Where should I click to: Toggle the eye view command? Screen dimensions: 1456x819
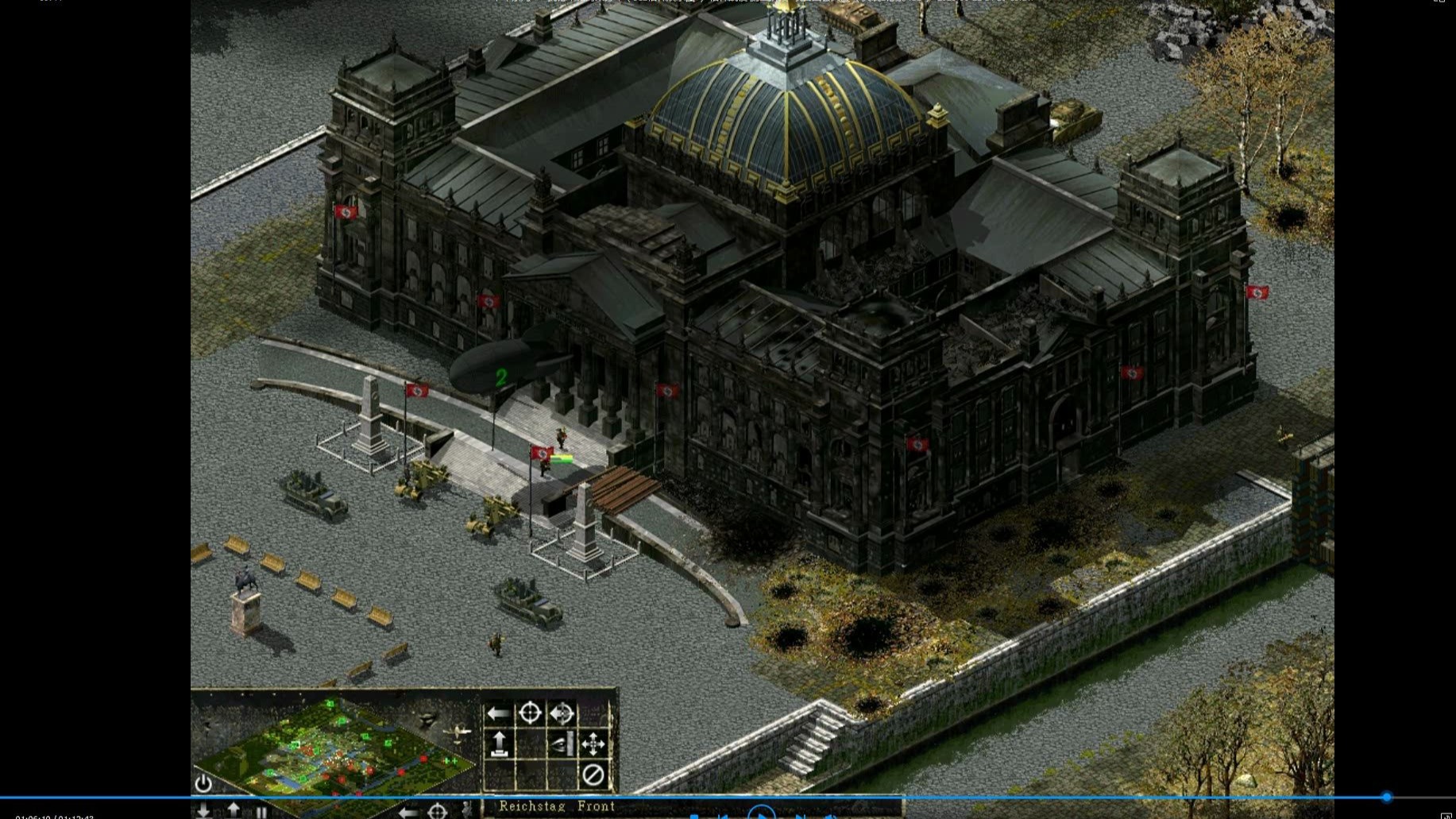tap(562, 744)
